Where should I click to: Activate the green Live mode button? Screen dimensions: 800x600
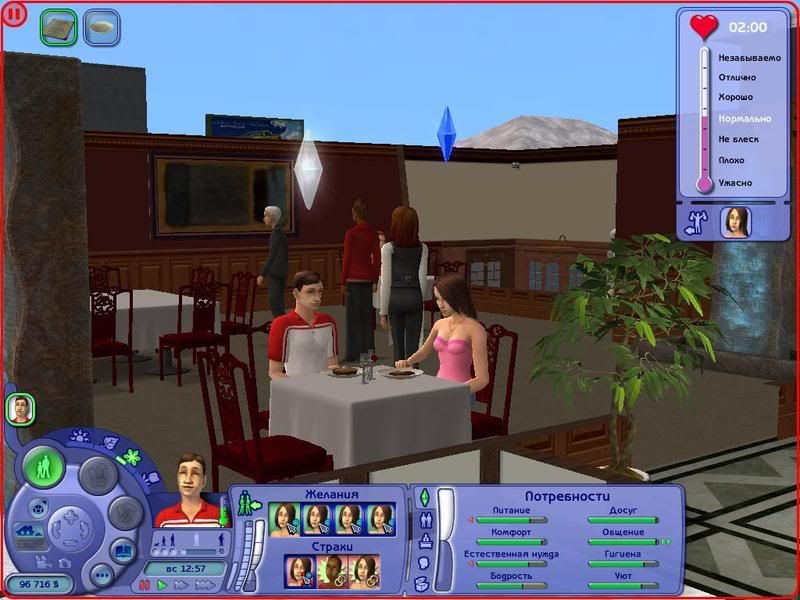44,467
